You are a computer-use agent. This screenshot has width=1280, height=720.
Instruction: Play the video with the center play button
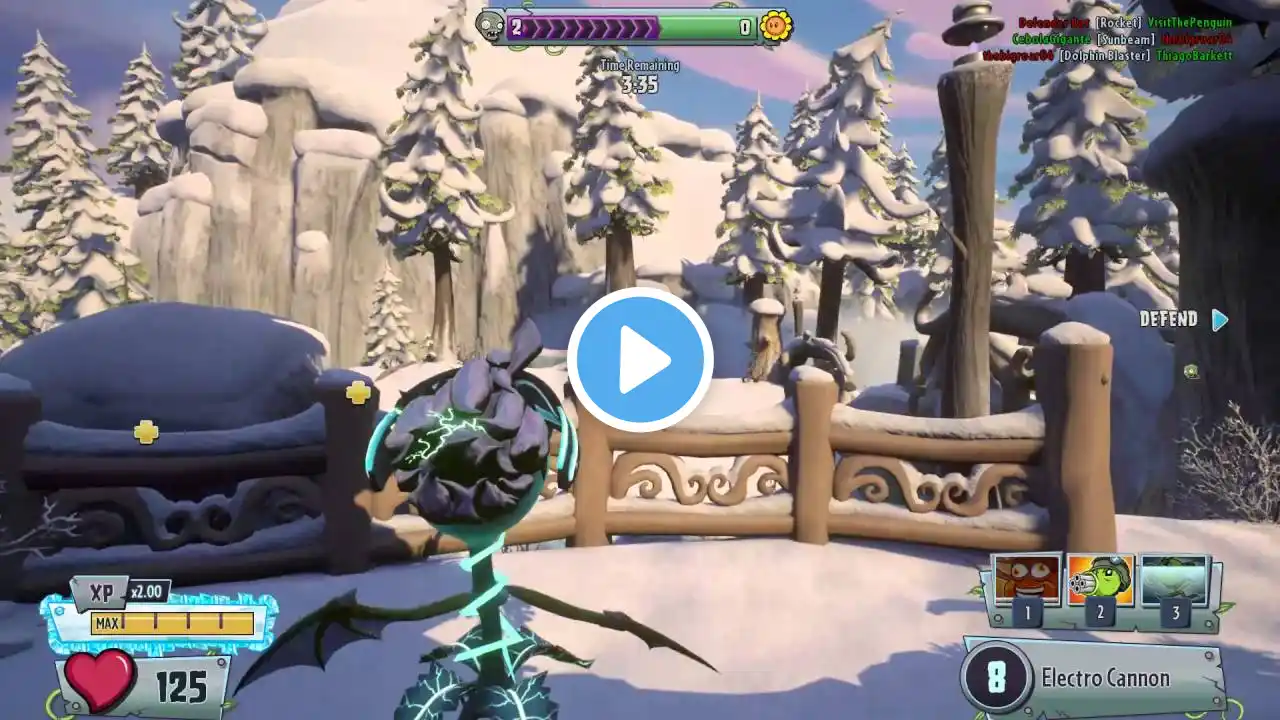point(640,360)
